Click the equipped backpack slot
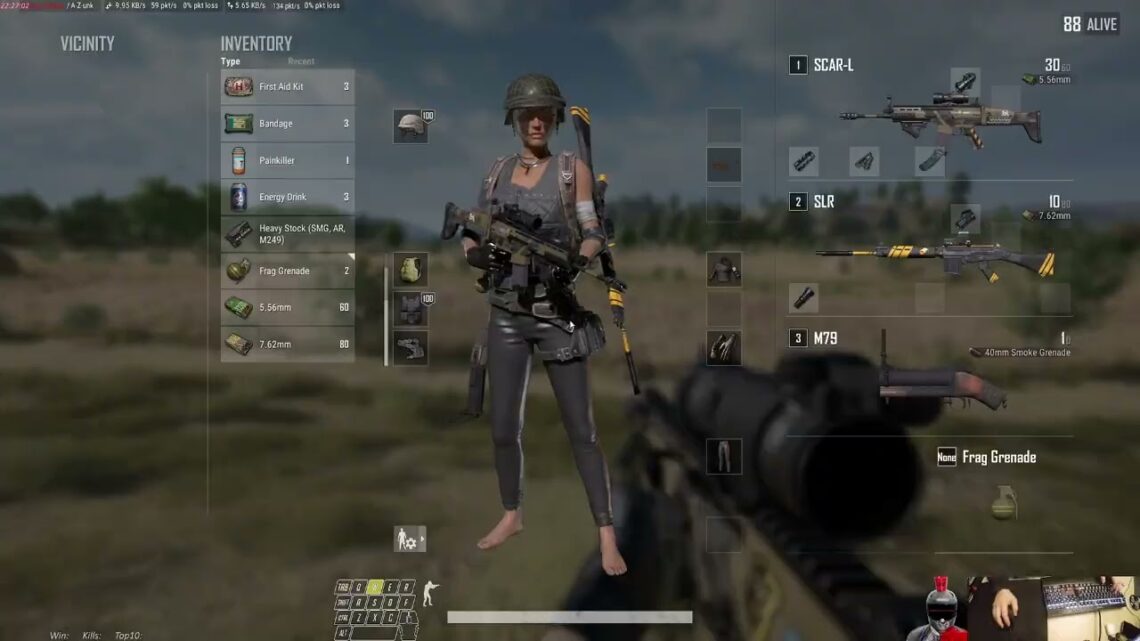 (x=410, y=270)
